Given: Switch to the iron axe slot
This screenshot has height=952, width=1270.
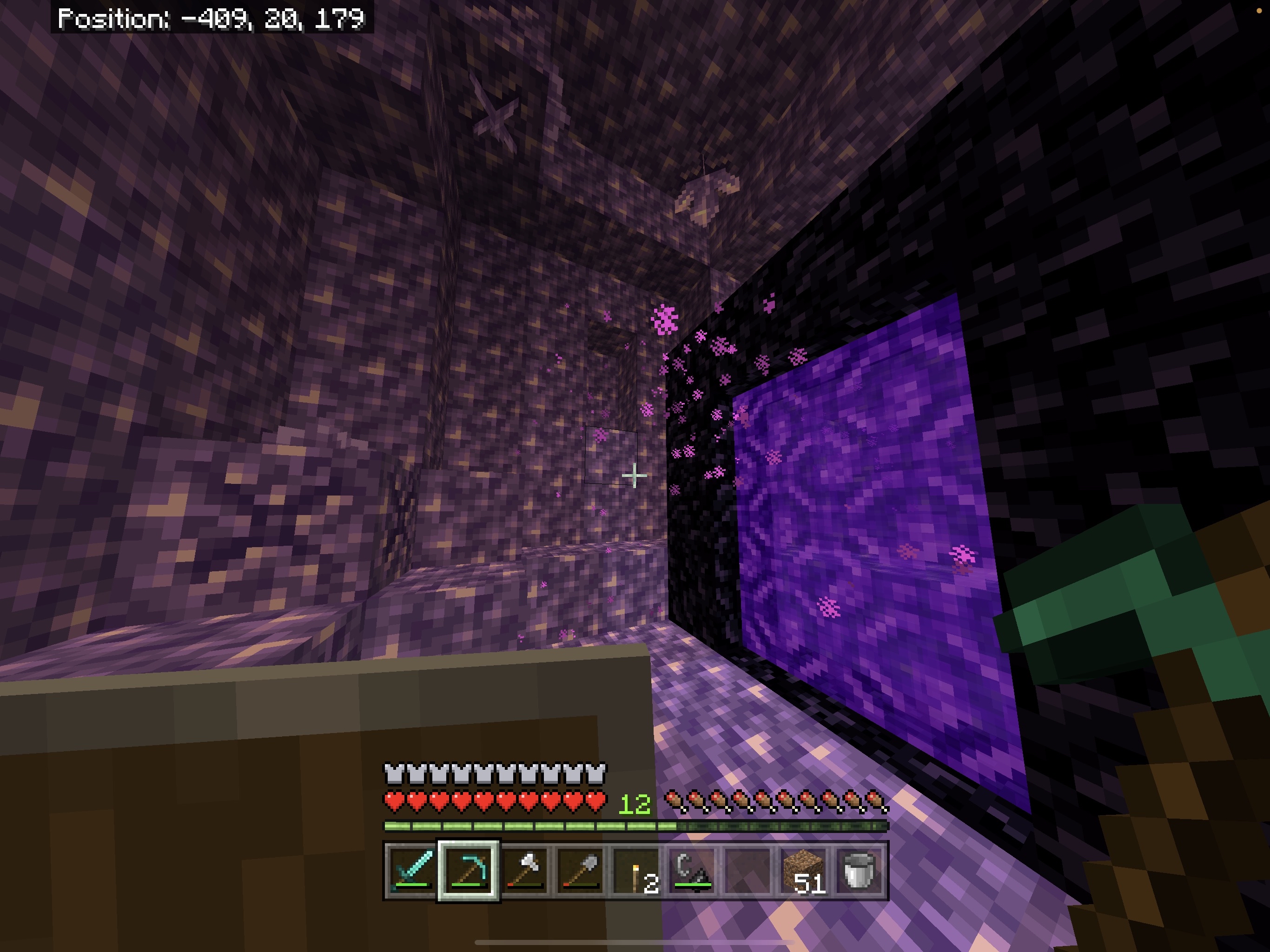Looking at the screenshot, I should coord(523,871).
